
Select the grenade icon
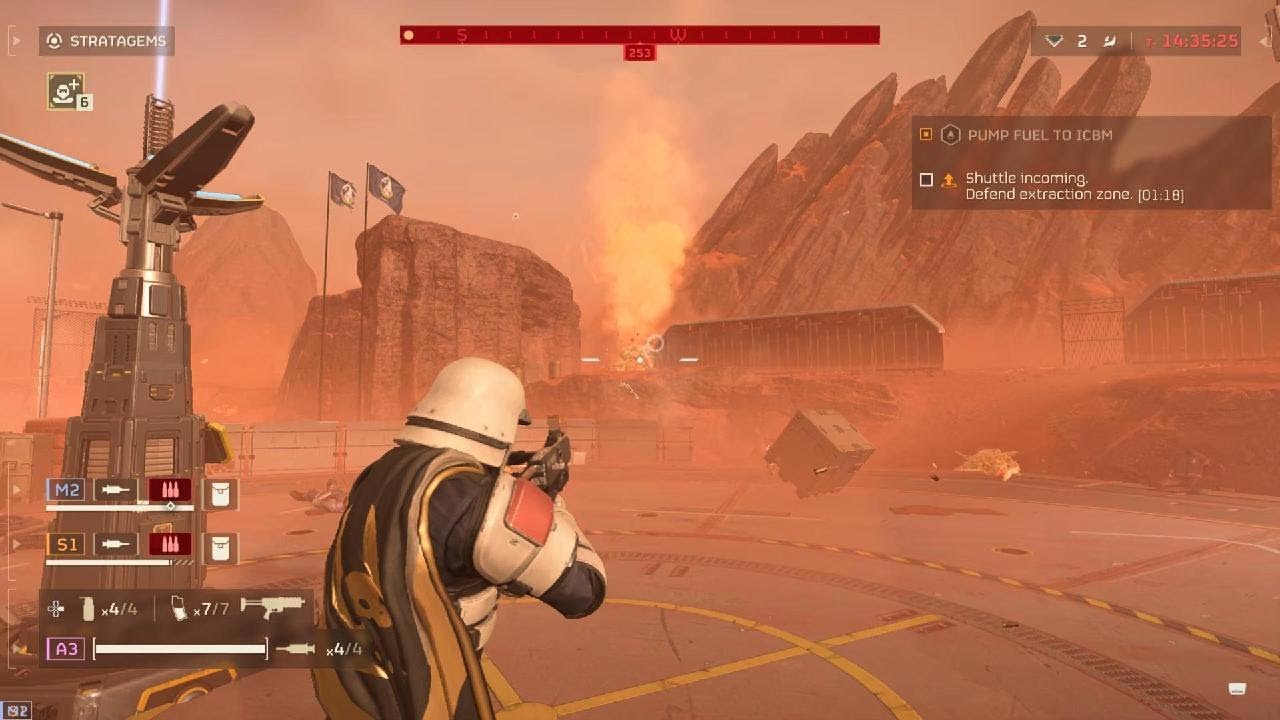pos(88,607)
